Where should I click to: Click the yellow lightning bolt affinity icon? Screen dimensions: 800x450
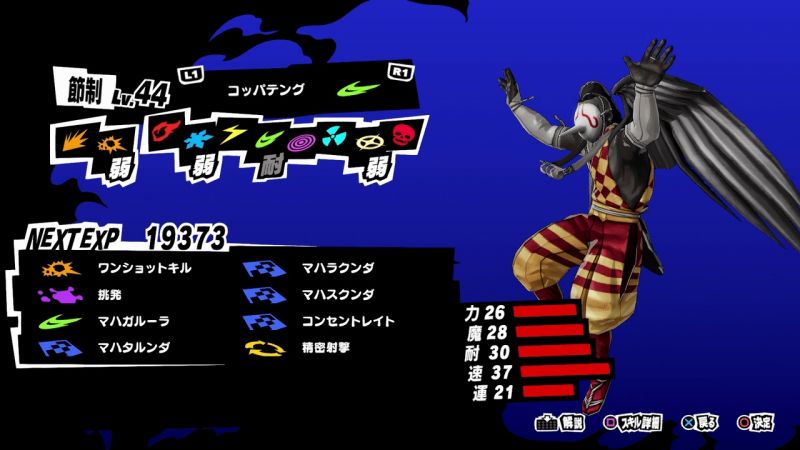(x=234, y=133)
